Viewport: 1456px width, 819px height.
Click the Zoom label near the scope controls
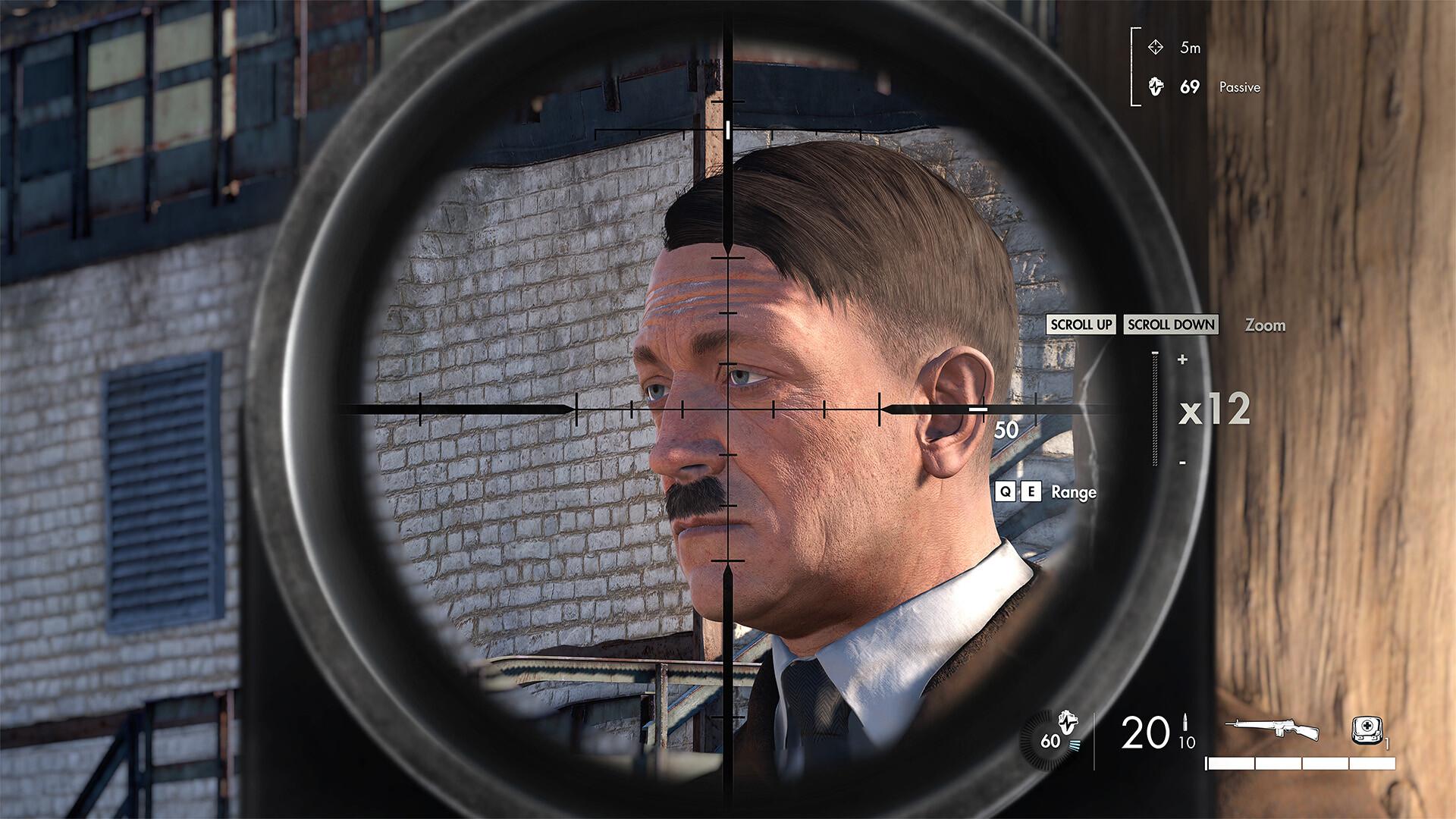pos(1264,325)
